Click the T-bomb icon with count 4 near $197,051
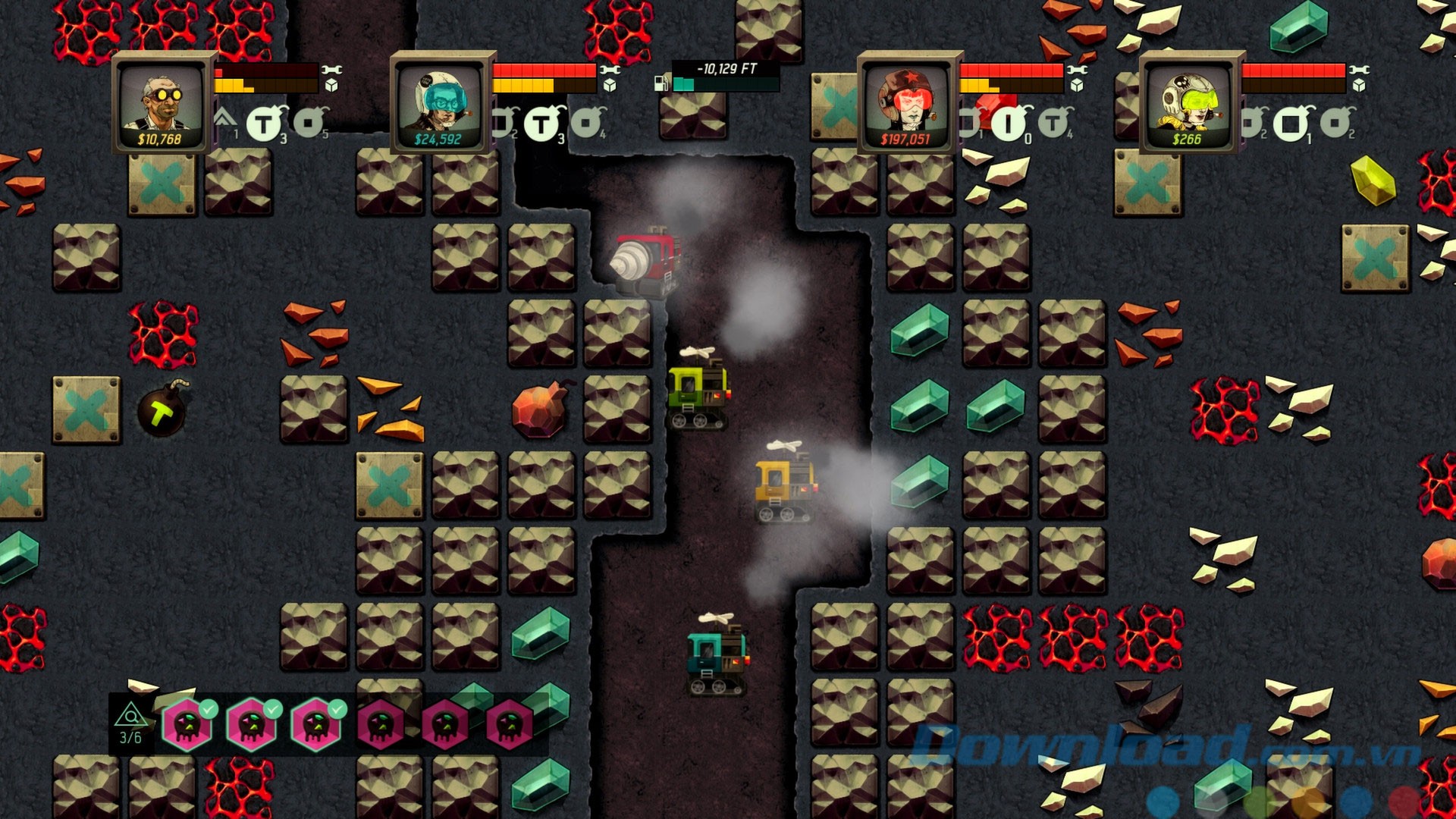 pyautogui.click(x=1052, y=123)
